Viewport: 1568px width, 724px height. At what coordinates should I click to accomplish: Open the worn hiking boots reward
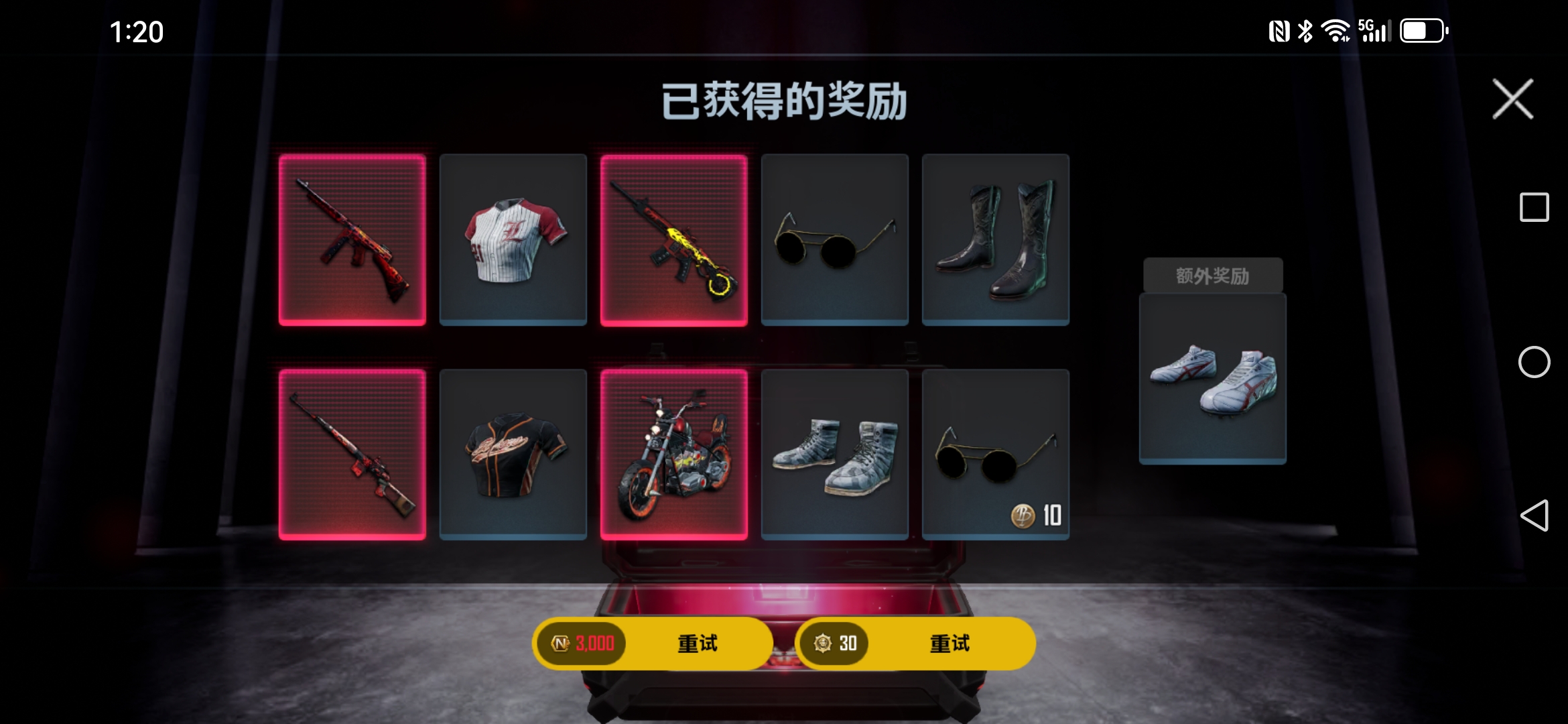[834, 454]
